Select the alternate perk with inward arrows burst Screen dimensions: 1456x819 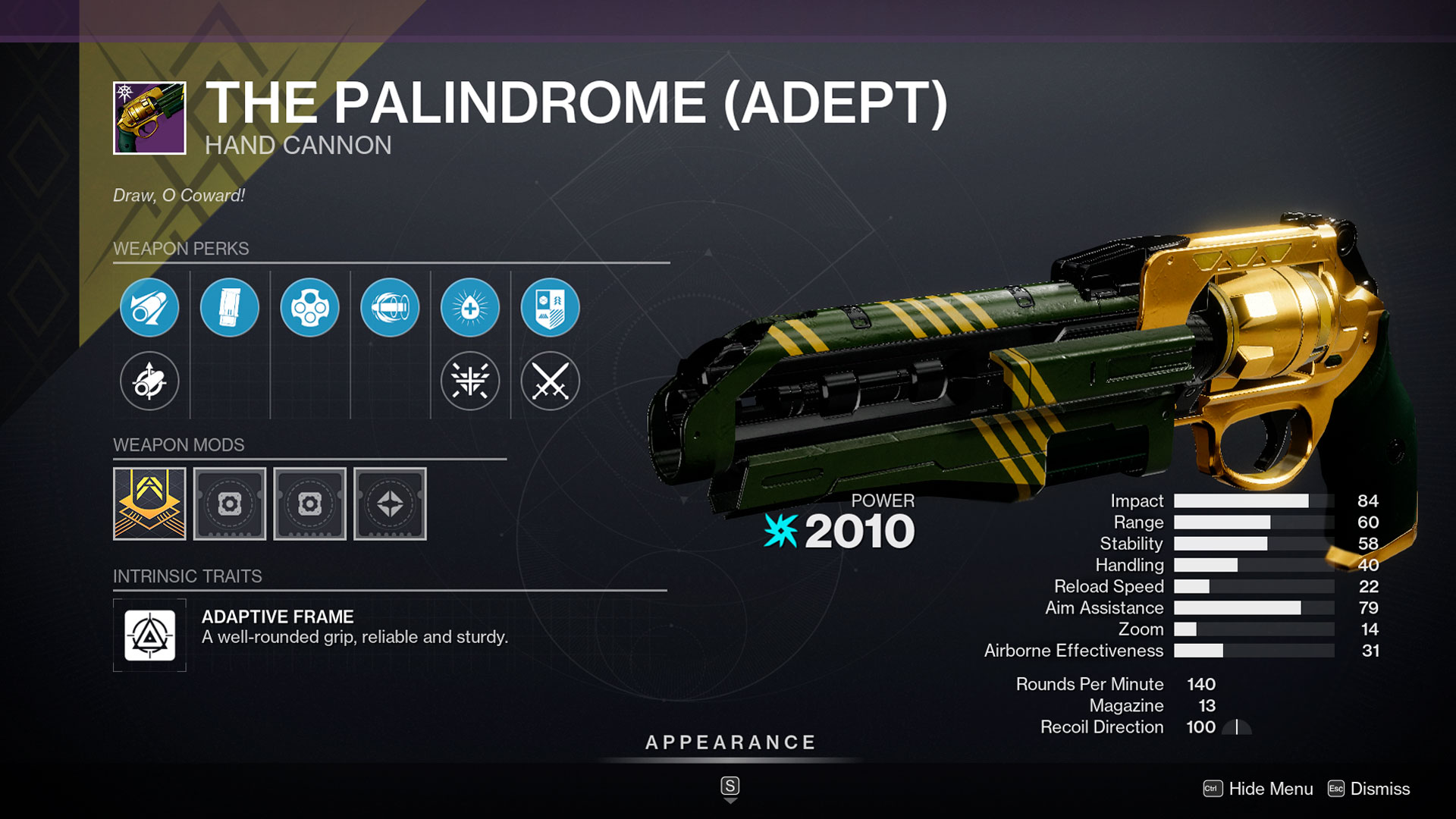click(x=470, y=381)
